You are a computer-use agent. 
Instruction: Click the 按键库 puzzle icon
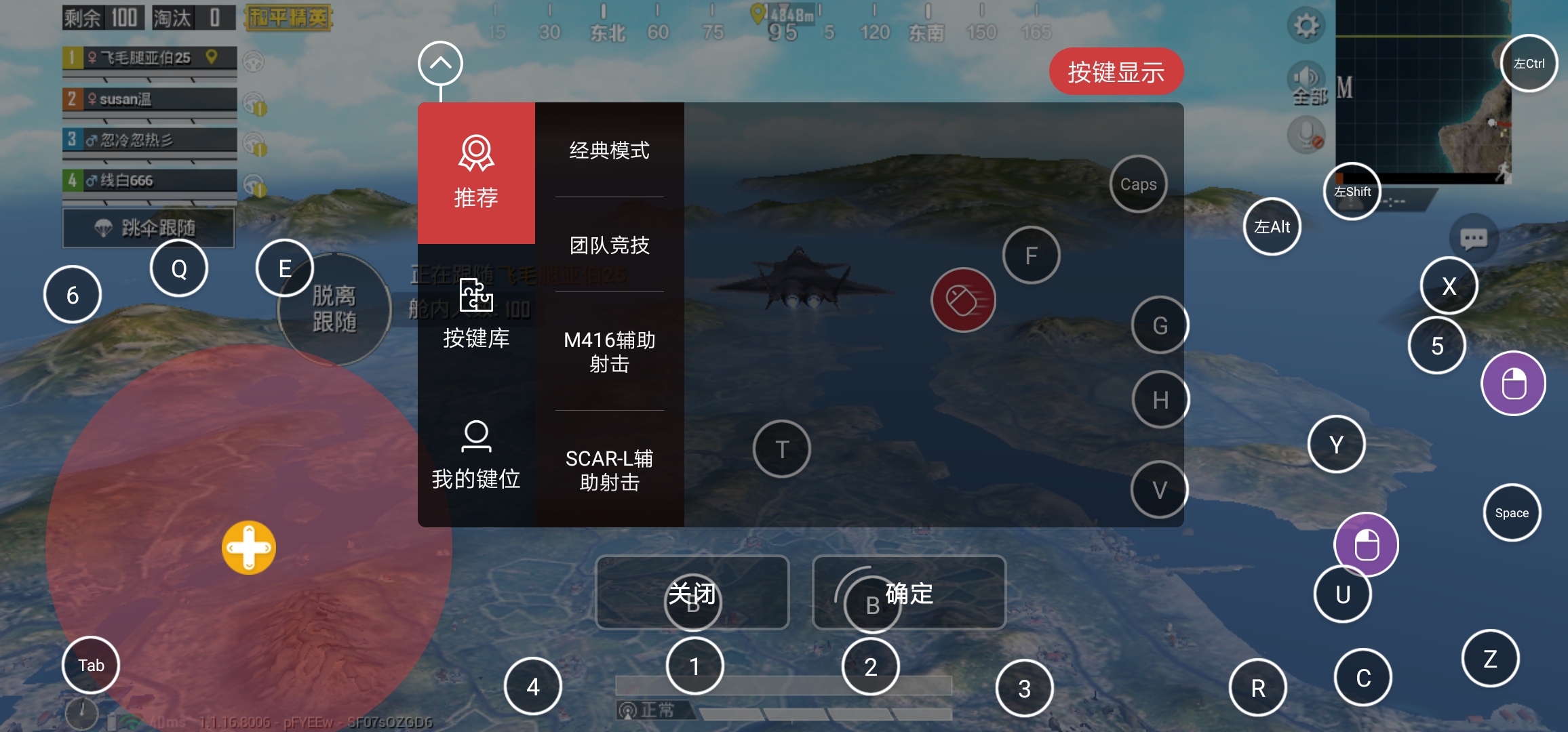pyautogui.click(x=476, y=296)
